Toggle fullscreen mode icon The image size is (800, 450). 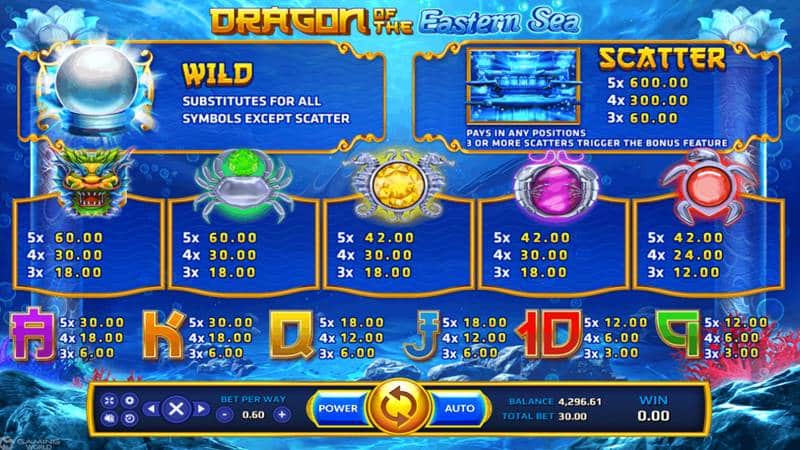(x=109, y=400)
